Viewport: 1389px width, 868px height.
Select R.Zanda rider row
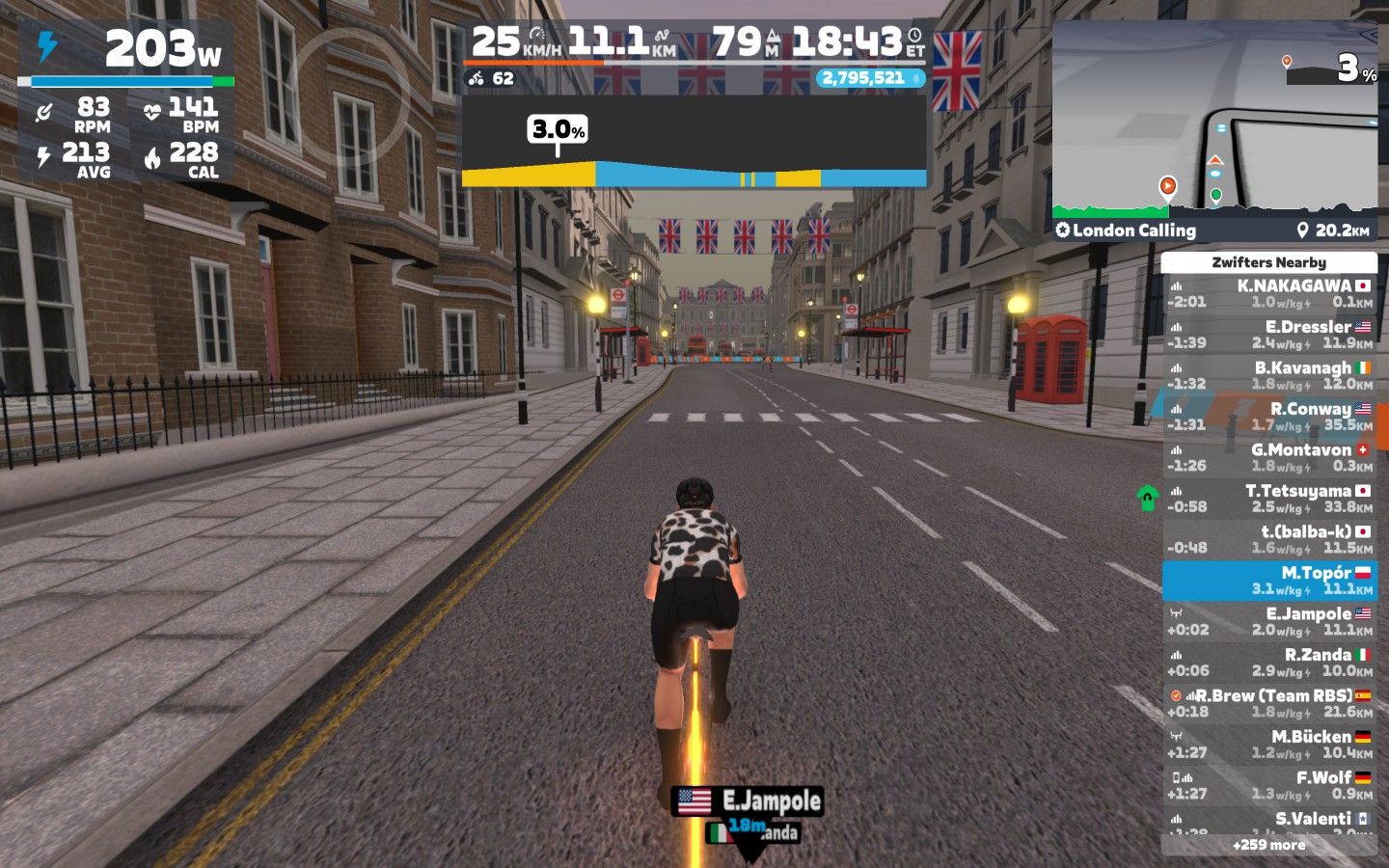(1268, 663)
